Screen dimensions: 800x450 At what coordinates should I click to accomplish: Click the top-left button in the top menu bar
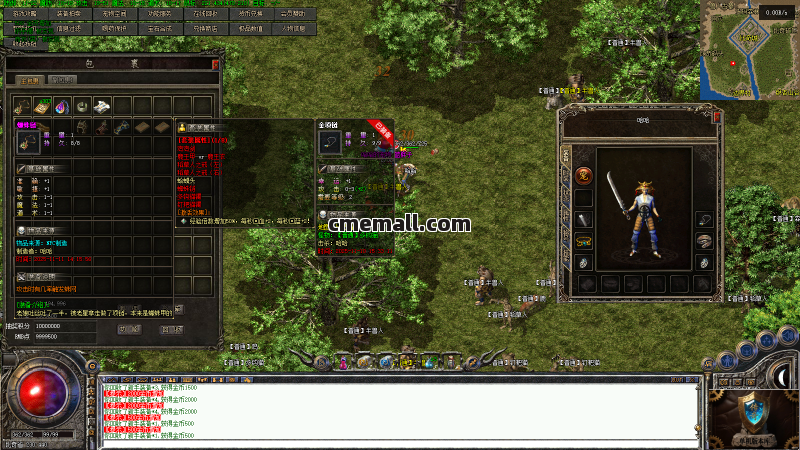[x=24, y=14]
